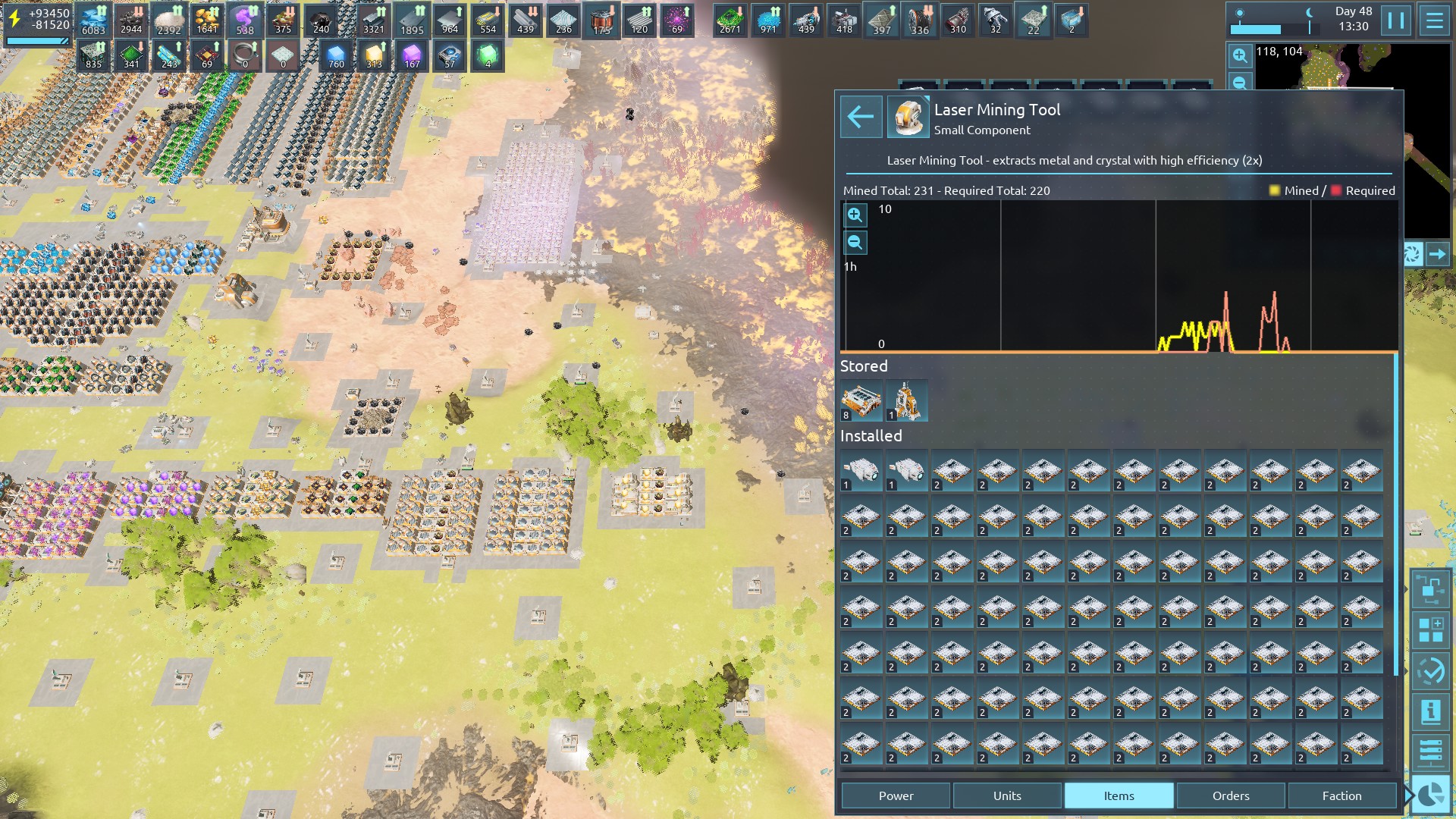Switch to the Faction tab
The height and width of the screenshot is (819, 1456).
[1341, 795]
